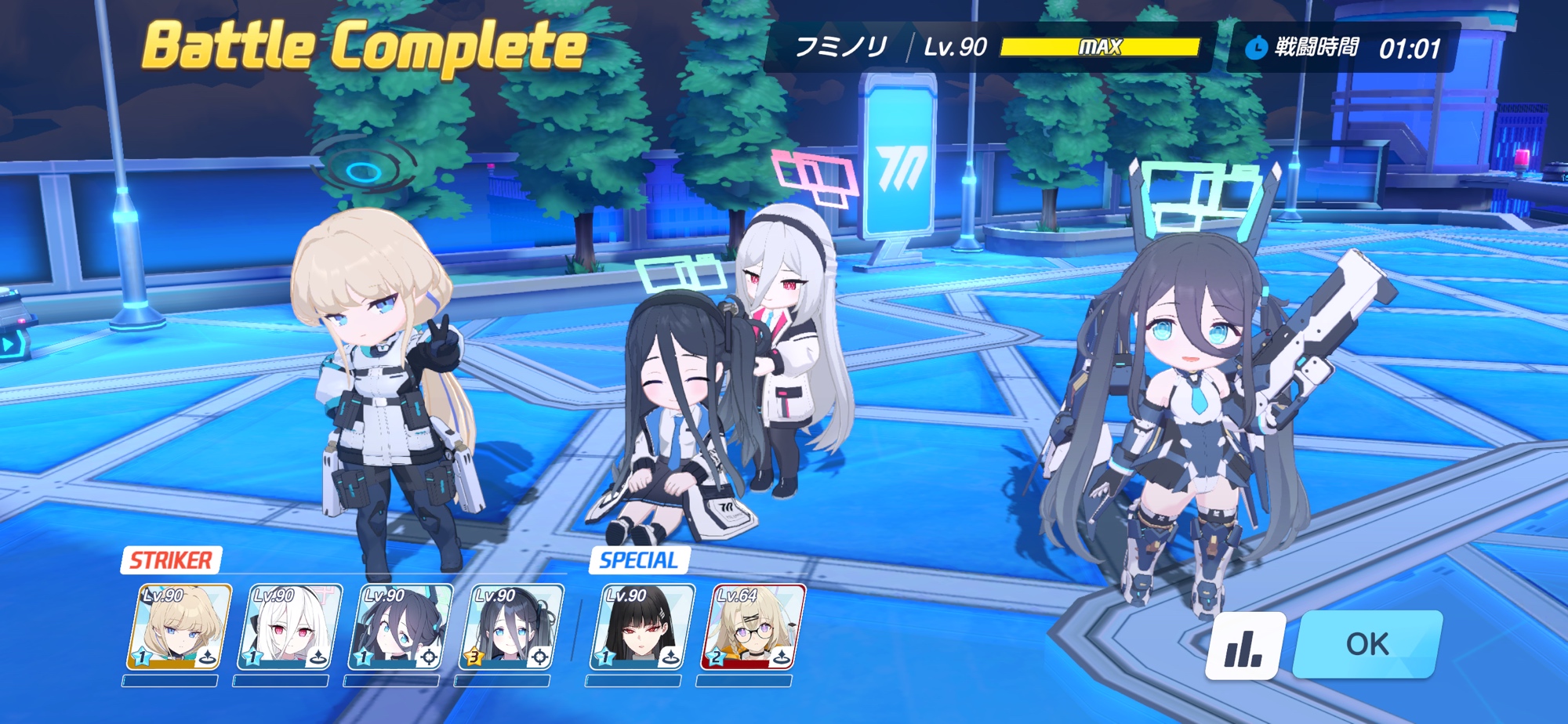Confirm results with the OK button

(1367, 644)
